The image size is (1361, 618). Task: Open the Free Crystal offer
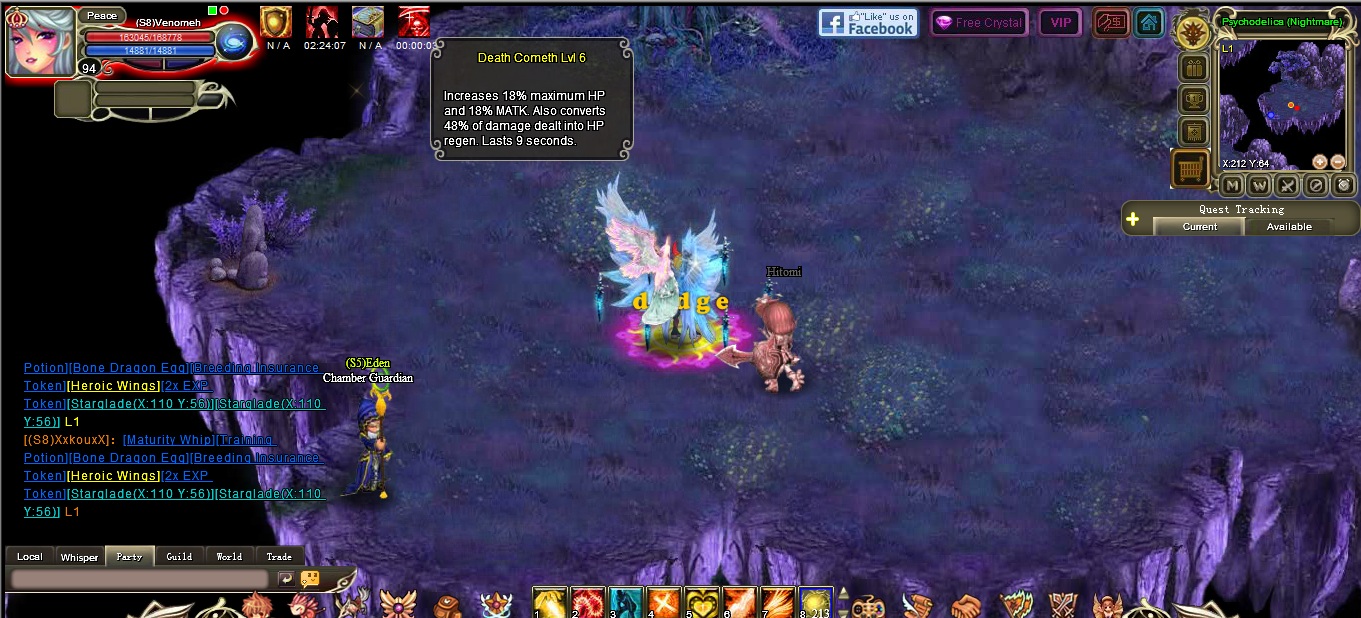coord(978,23)
